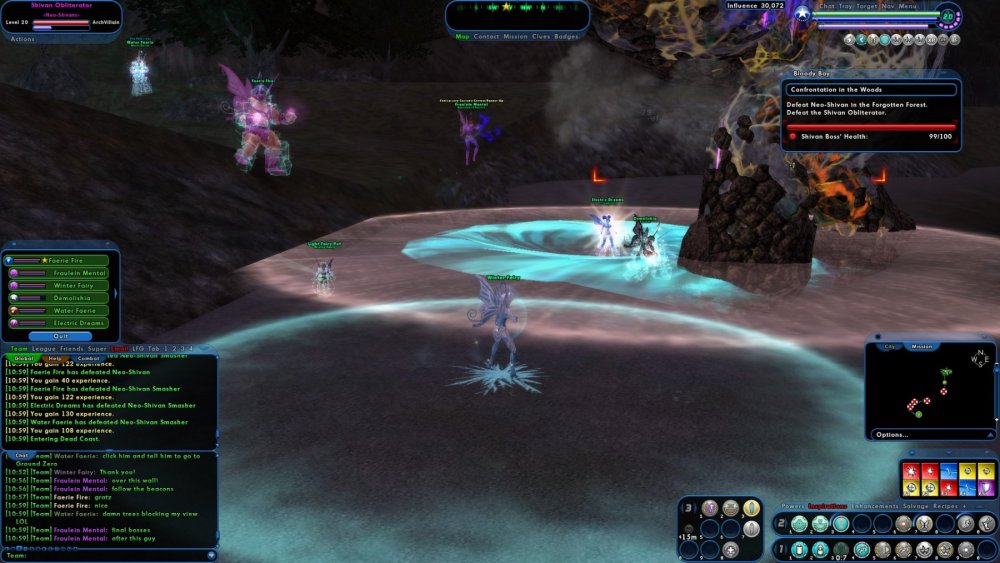Open the Global chat tab
The width and height of the screenshot is (1000, 563).
pyautogui.click(x=24, y=358)
